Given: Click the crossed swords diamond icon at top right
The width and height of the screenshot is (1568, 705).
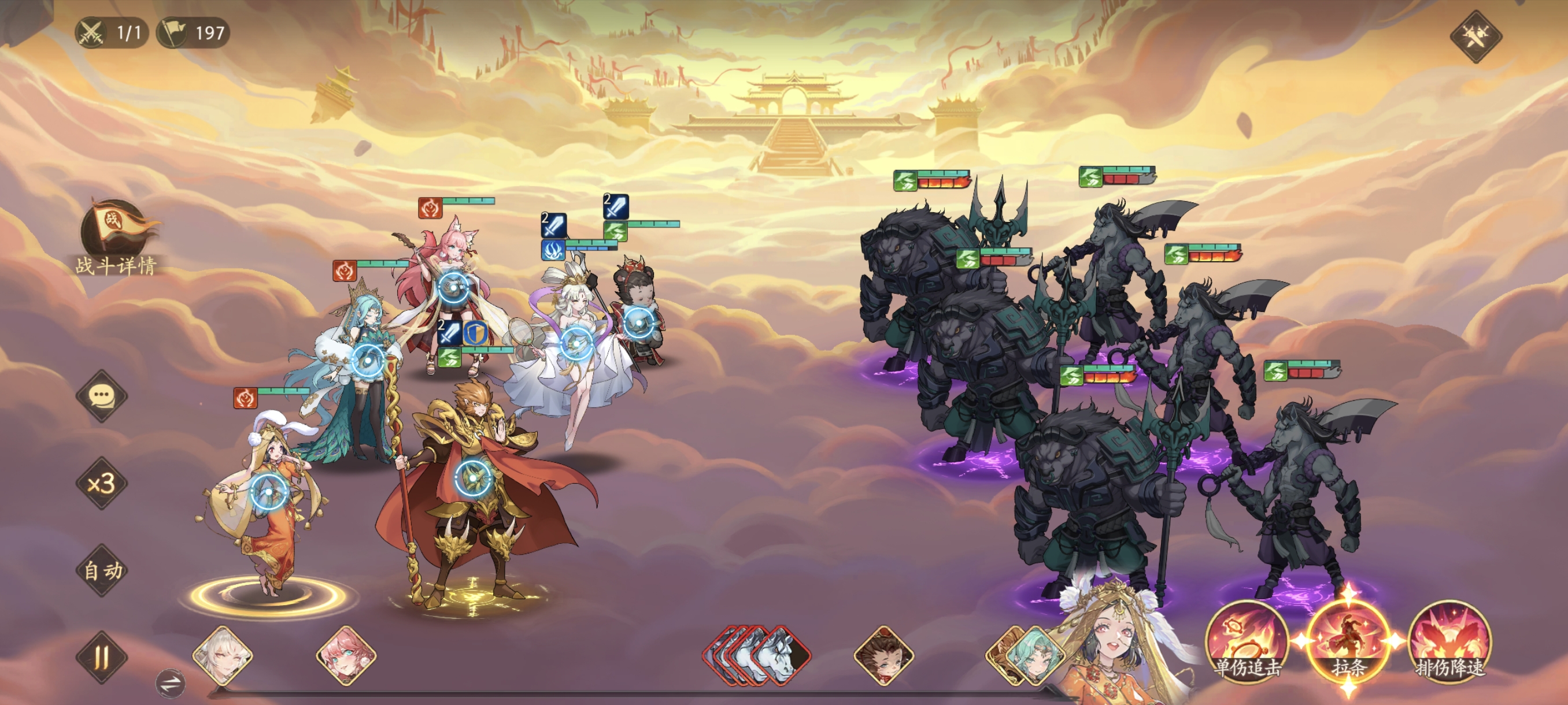Looking at the screenshot, I should click(1475, 36).
